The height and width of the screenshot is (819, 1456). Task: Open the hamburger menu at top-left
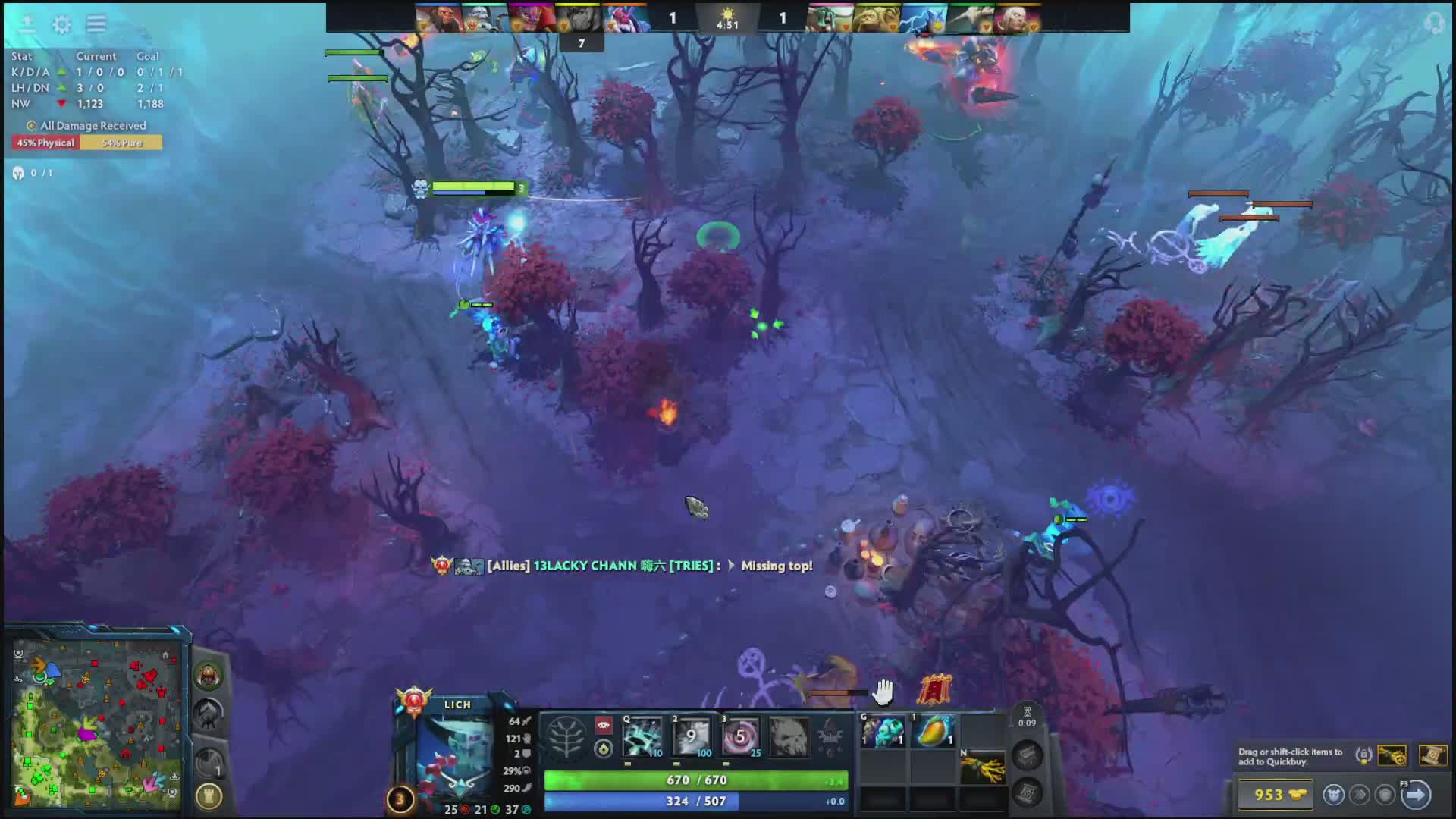[96, 24]
